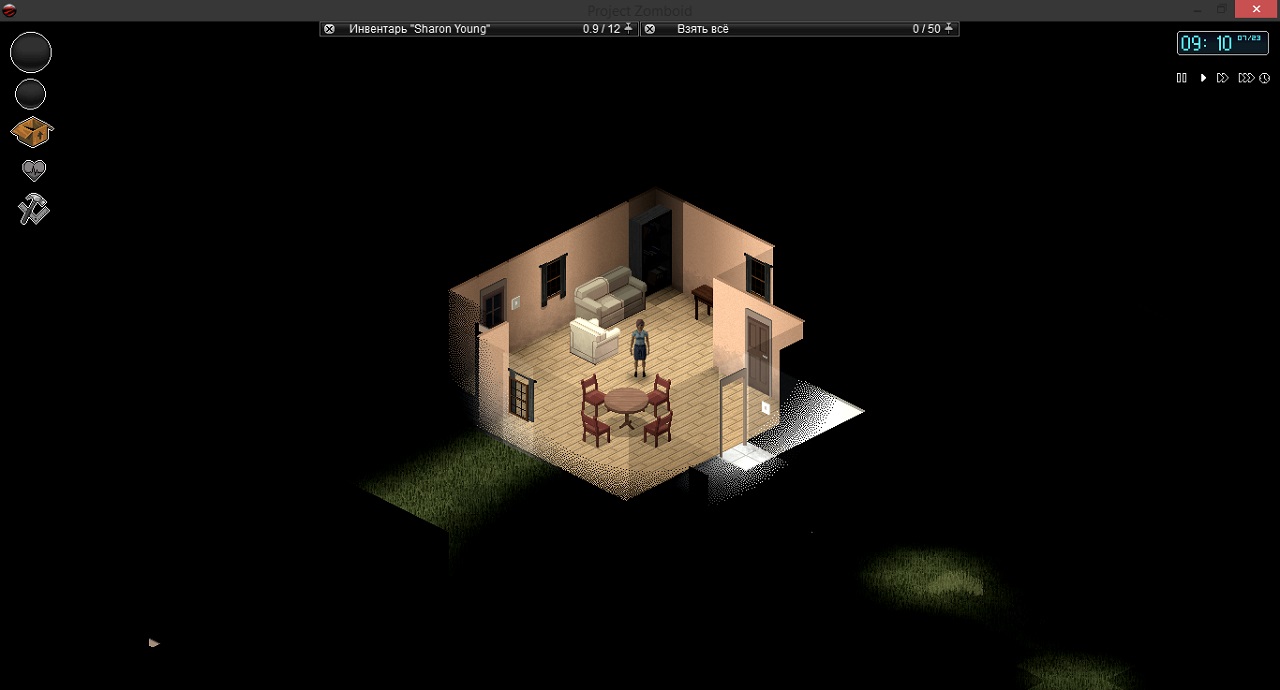1280x690 pixels.
Task: Select the large primary hand slot
Action: pyautogui.click(x=31, y=52)
